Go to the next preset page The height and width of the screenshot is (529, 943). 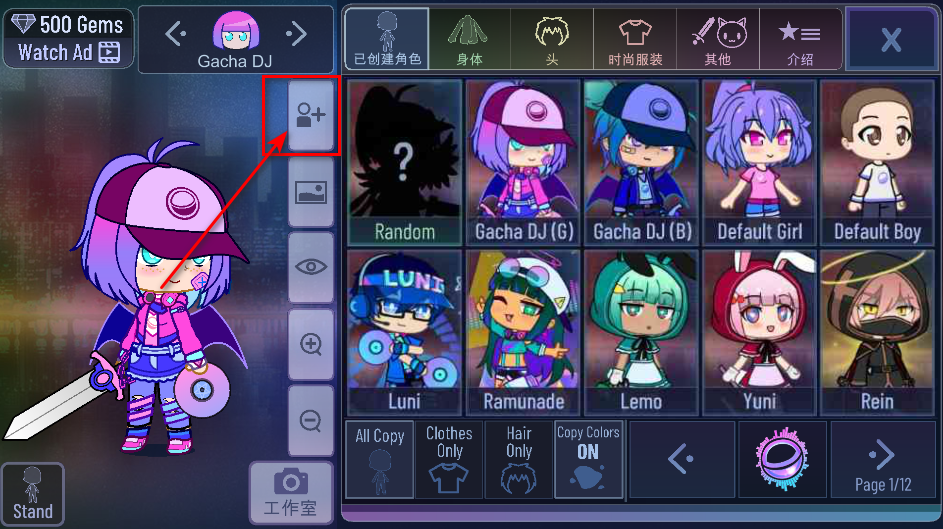coord(882,459)
